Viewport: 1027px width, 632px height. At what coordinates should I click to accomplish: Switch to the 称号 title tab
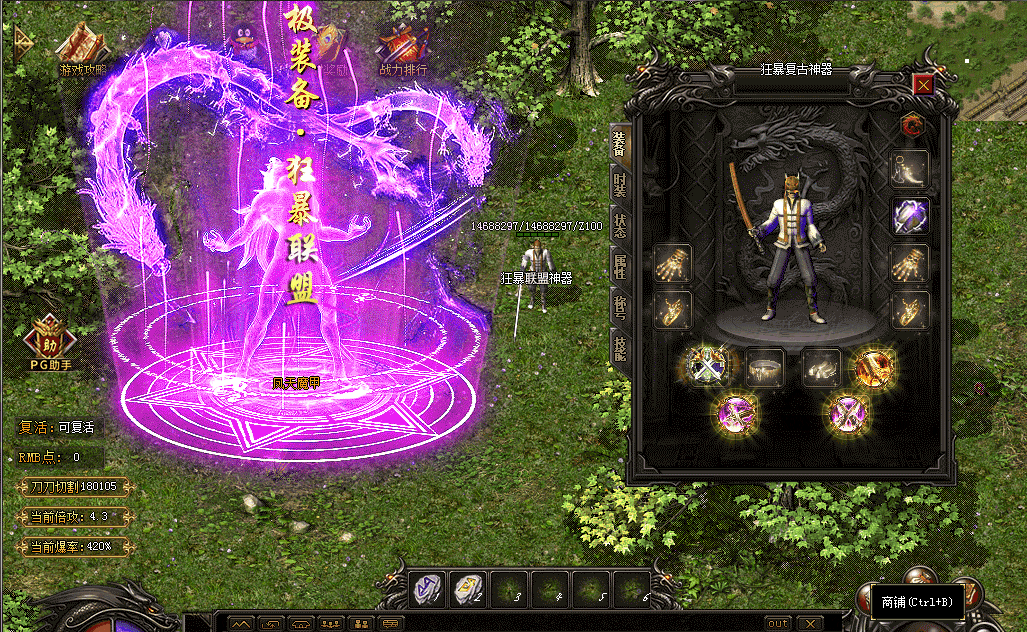[620, 305]
